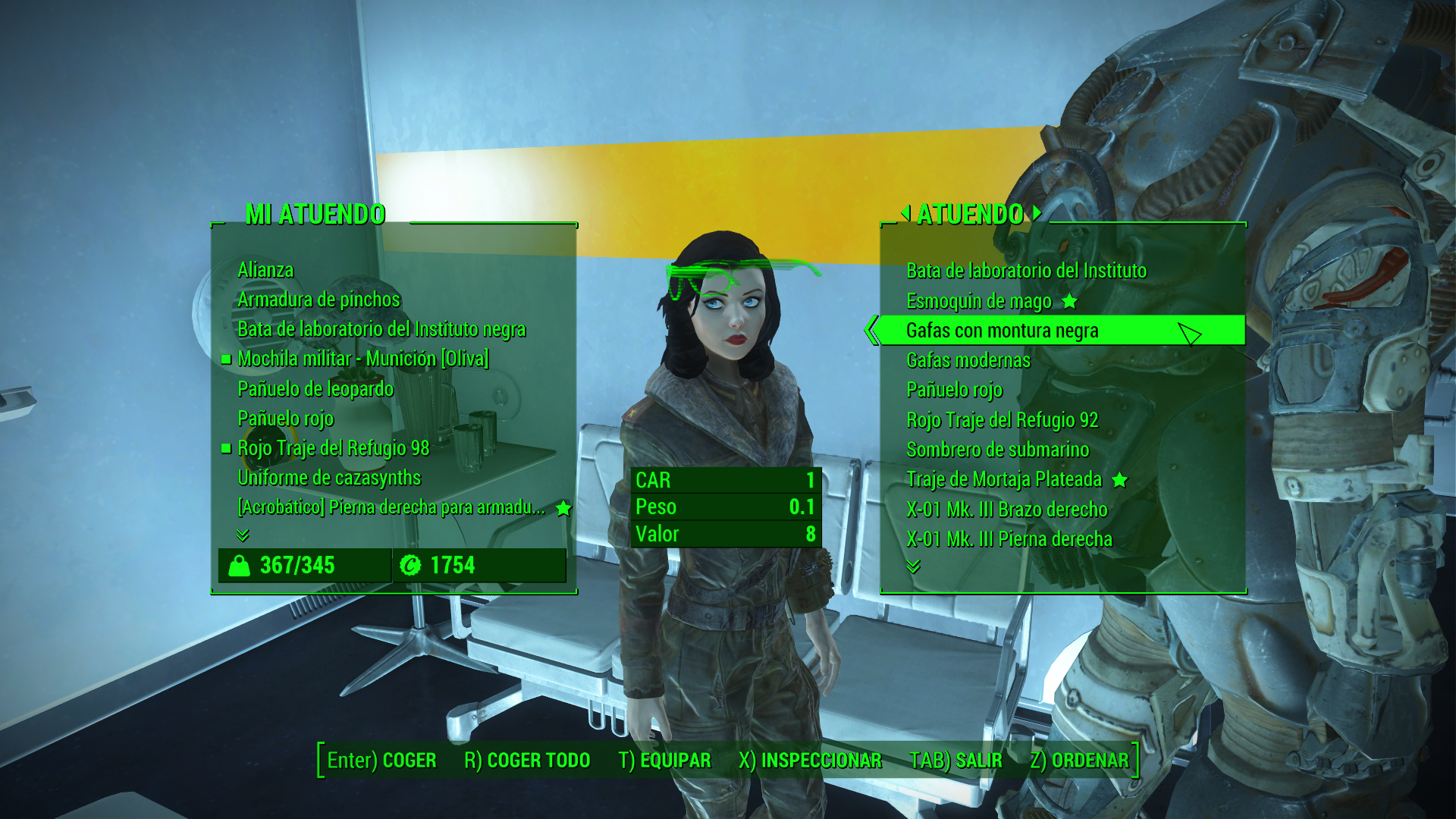
Task: Select Mochila militar - Munición [Oliva]
Action: (362, 359)
